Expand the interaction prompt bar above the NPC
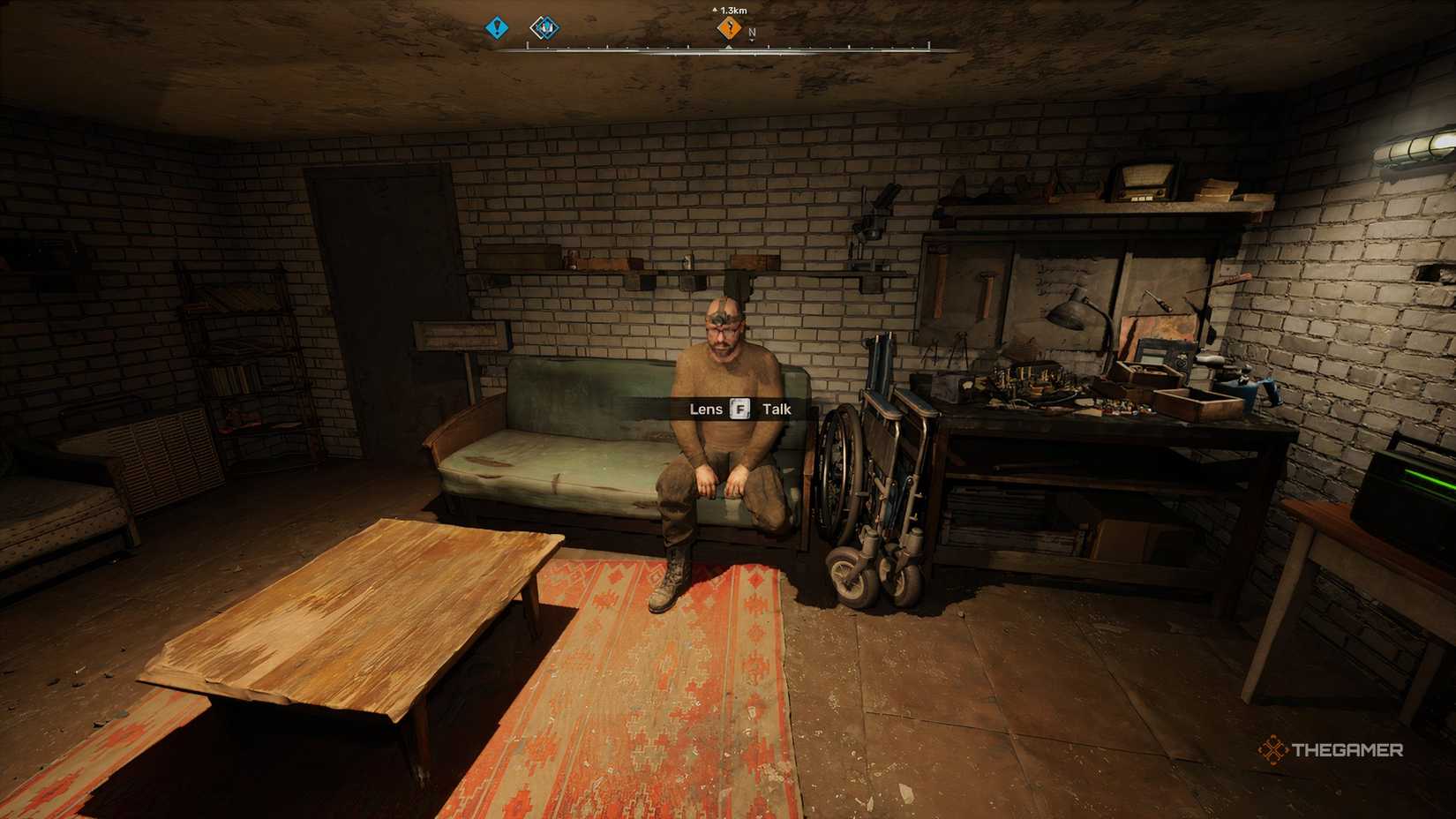 (x=739, y=409)
